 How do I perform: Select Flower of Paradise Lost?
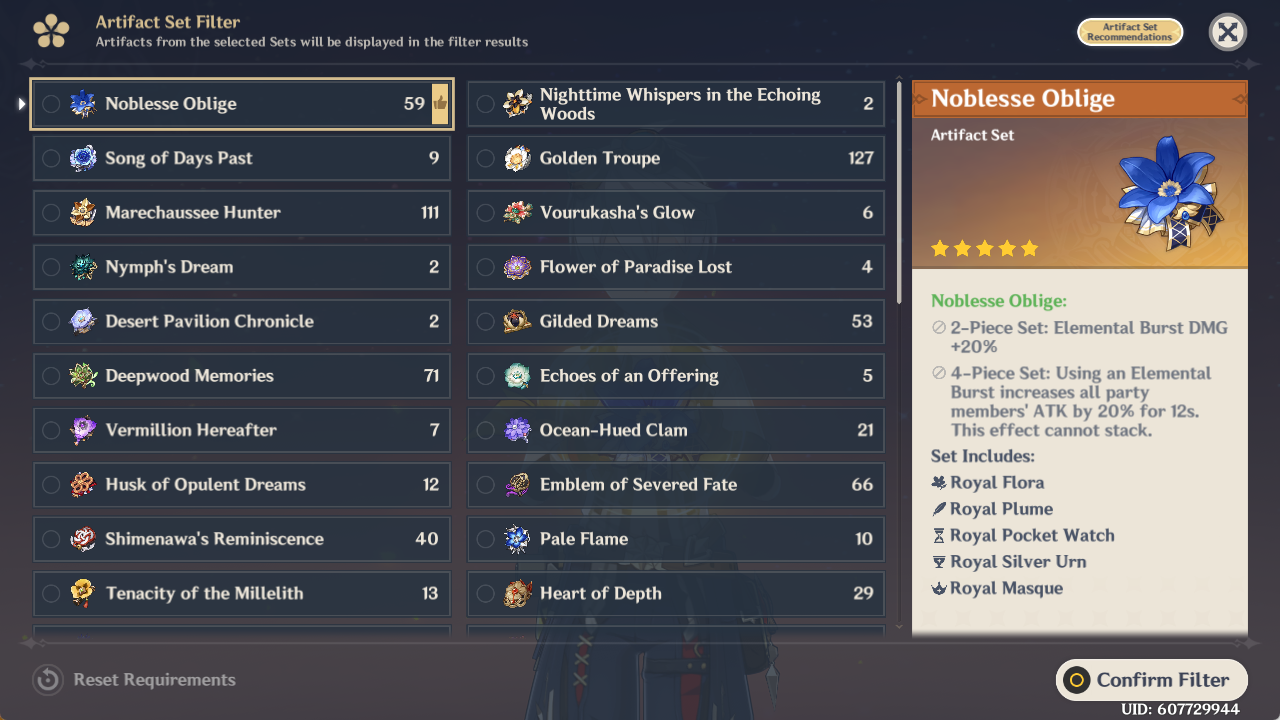click(676, 267)
